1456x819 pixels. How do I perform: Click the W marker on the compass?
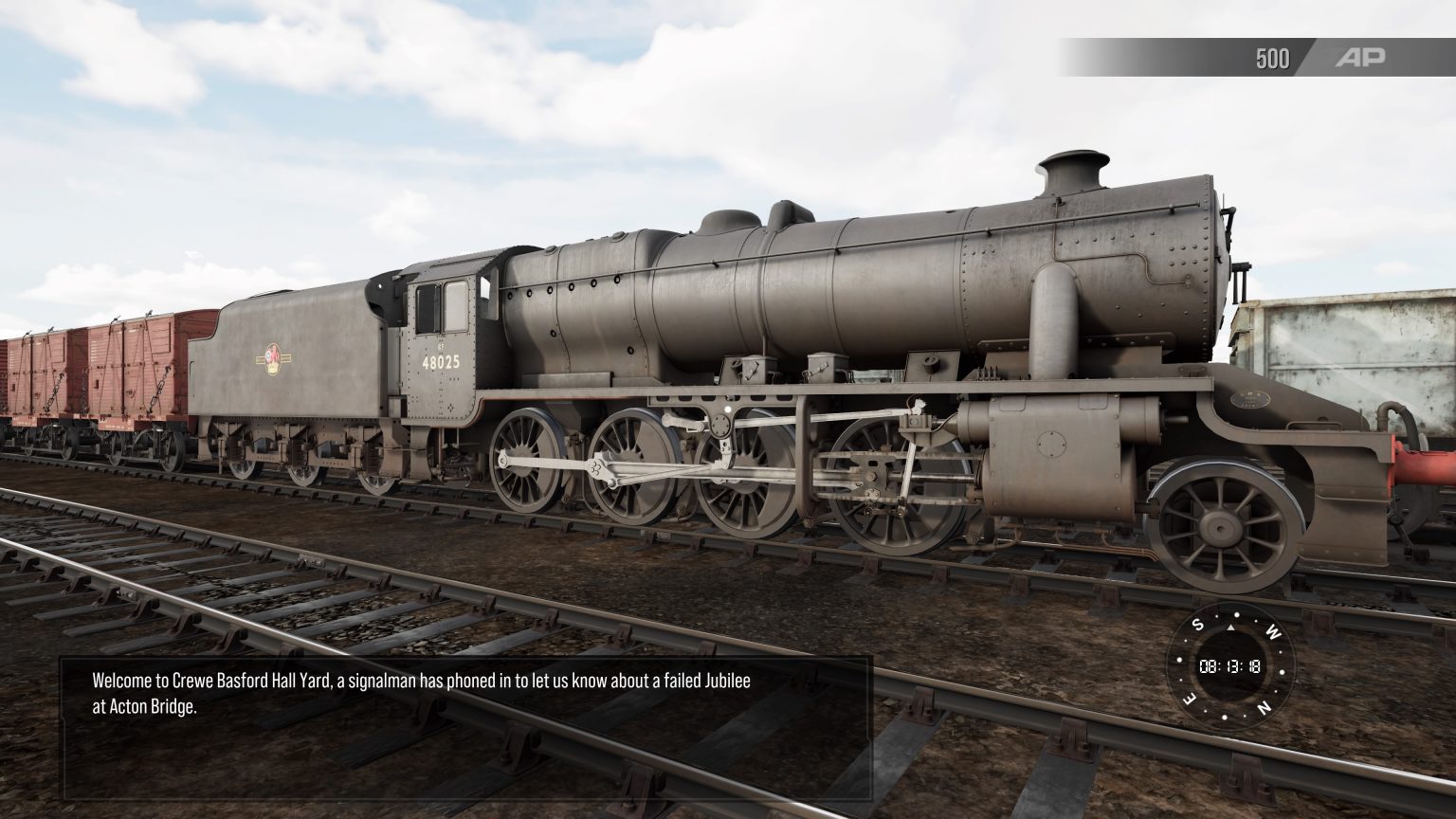1273,632
